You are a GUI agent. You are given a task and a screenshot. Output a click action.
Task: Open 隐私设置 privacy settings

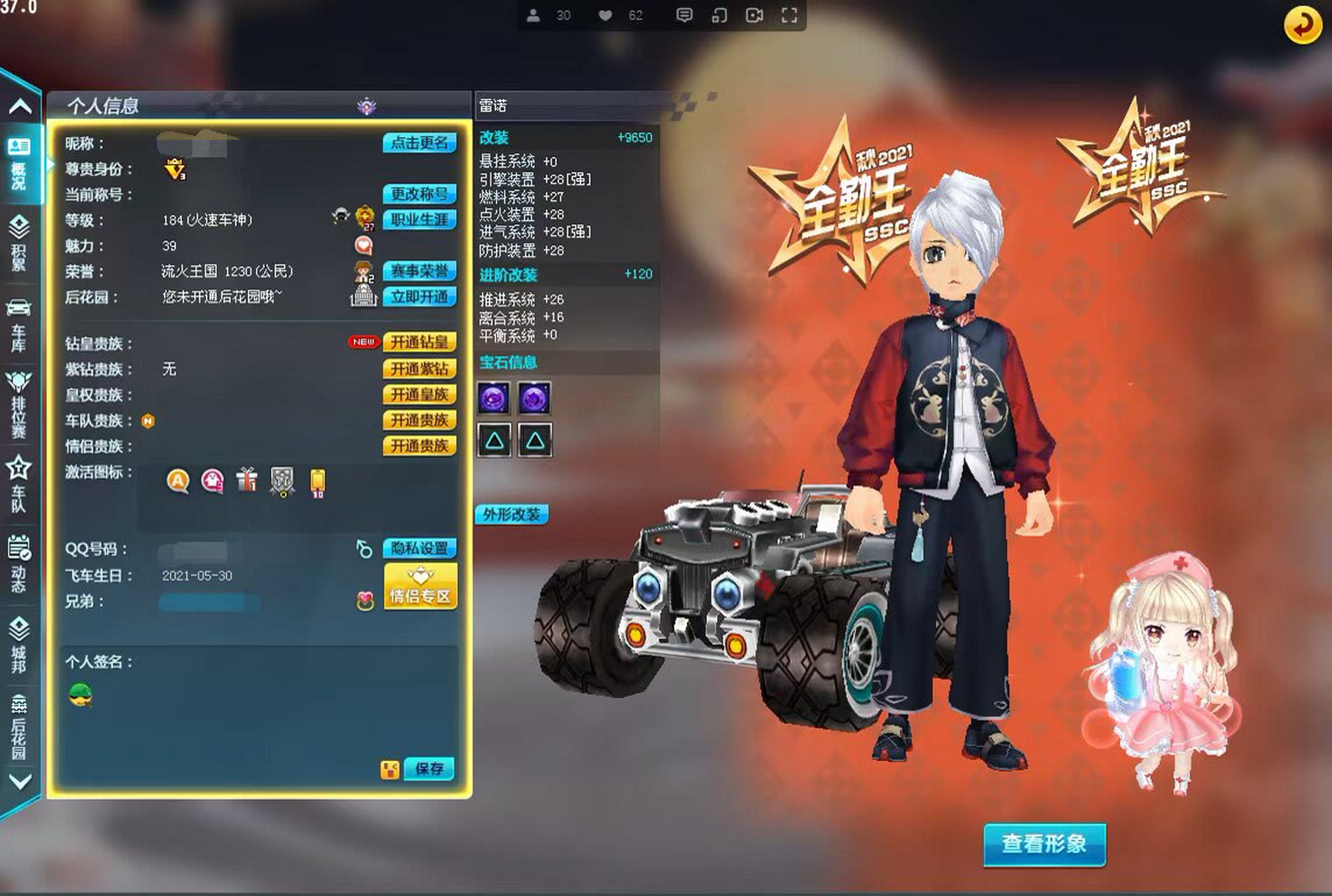(x=419, y=549)
